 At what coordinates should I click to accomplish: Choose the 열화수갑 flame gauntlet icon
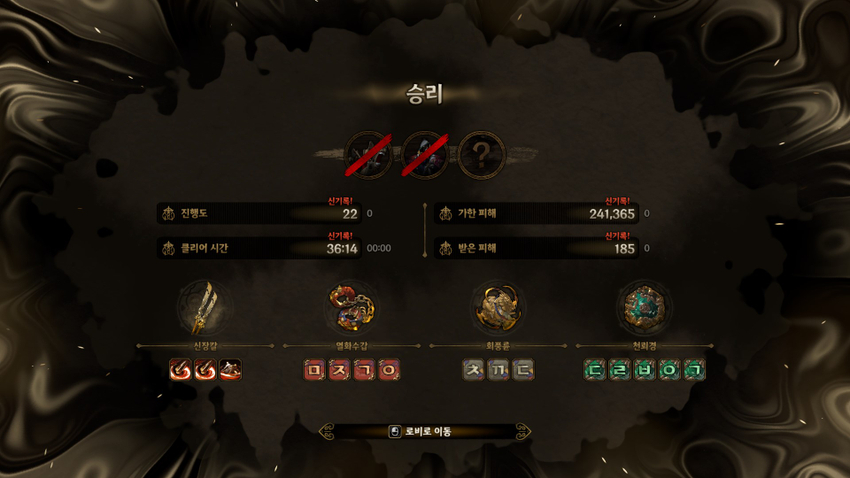[x=352, y=307]
